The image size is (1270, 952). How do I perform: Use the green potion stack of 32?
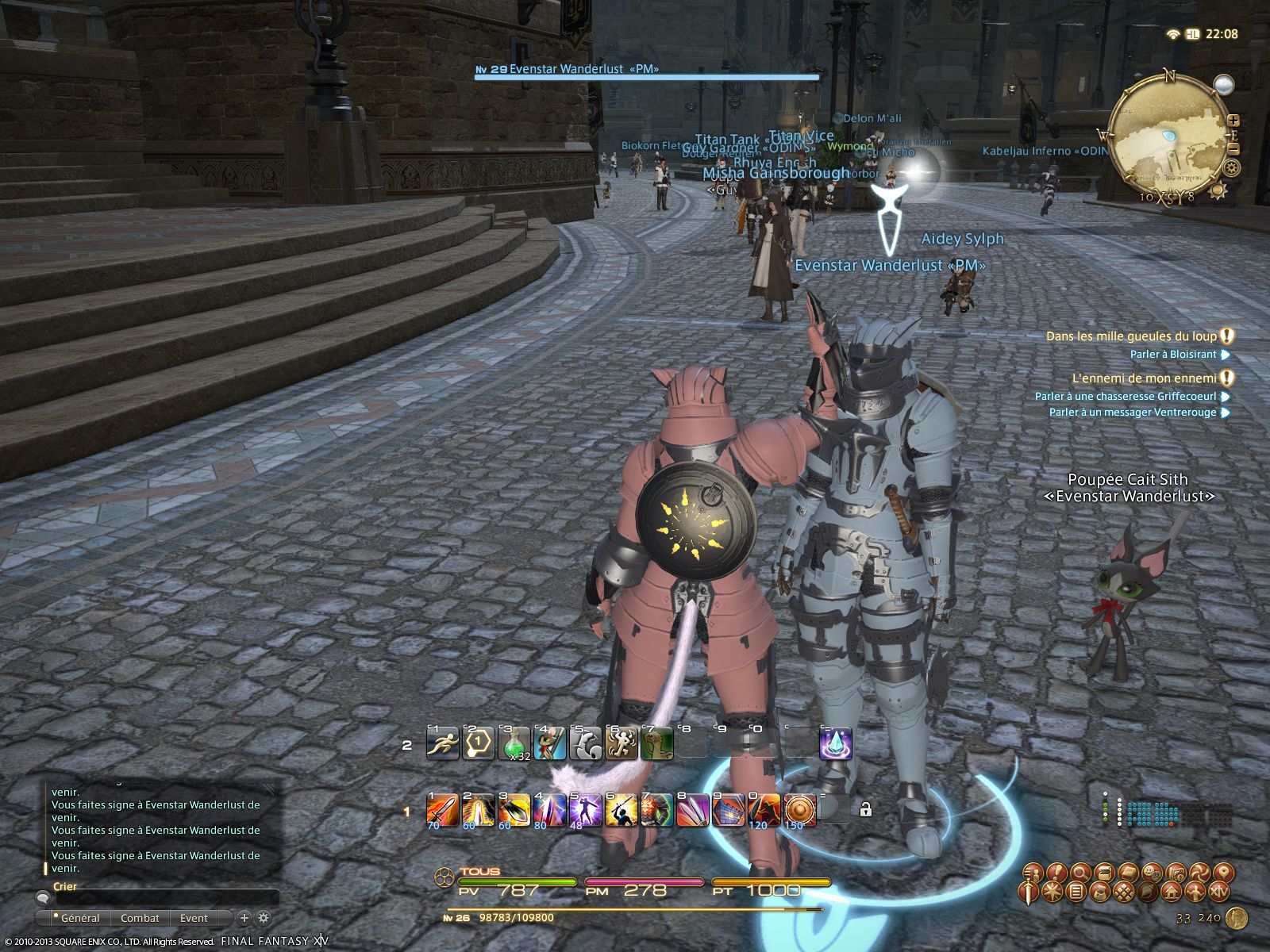[514, 744]
